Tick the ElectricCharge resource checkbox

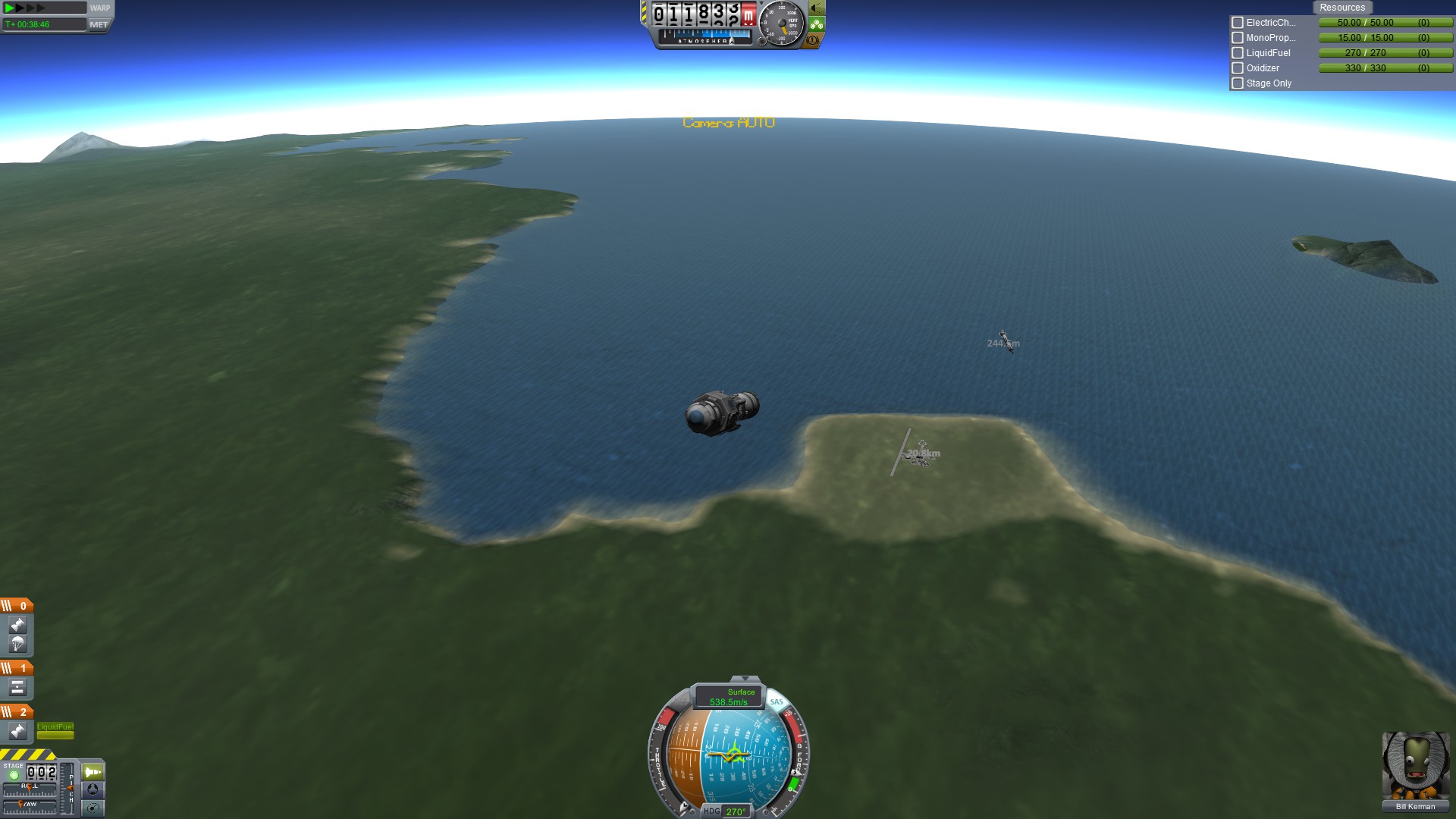(x=1238, y=23)
